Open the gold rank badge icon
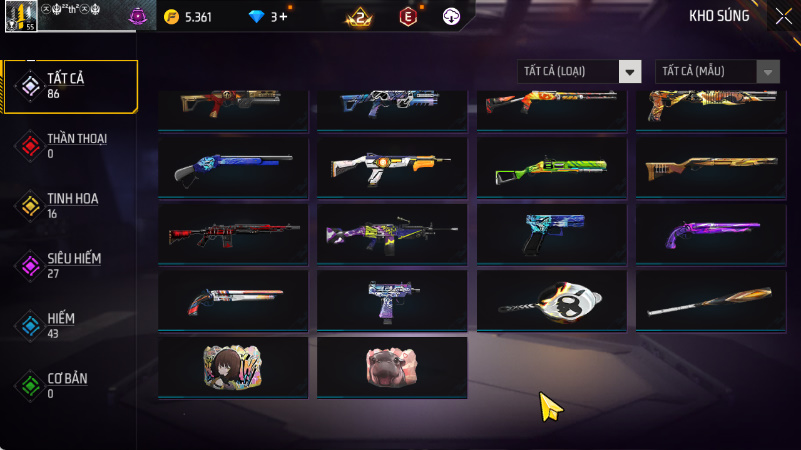Image resolution: width=801 pixels, height=450 pixels. click(358, 17)
